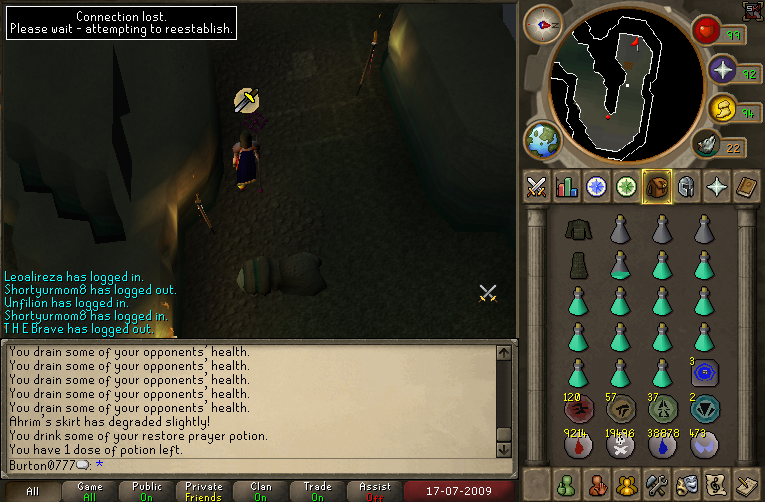Select the blue water rune stack
The image size is (765, 502).
click(661, 445)
